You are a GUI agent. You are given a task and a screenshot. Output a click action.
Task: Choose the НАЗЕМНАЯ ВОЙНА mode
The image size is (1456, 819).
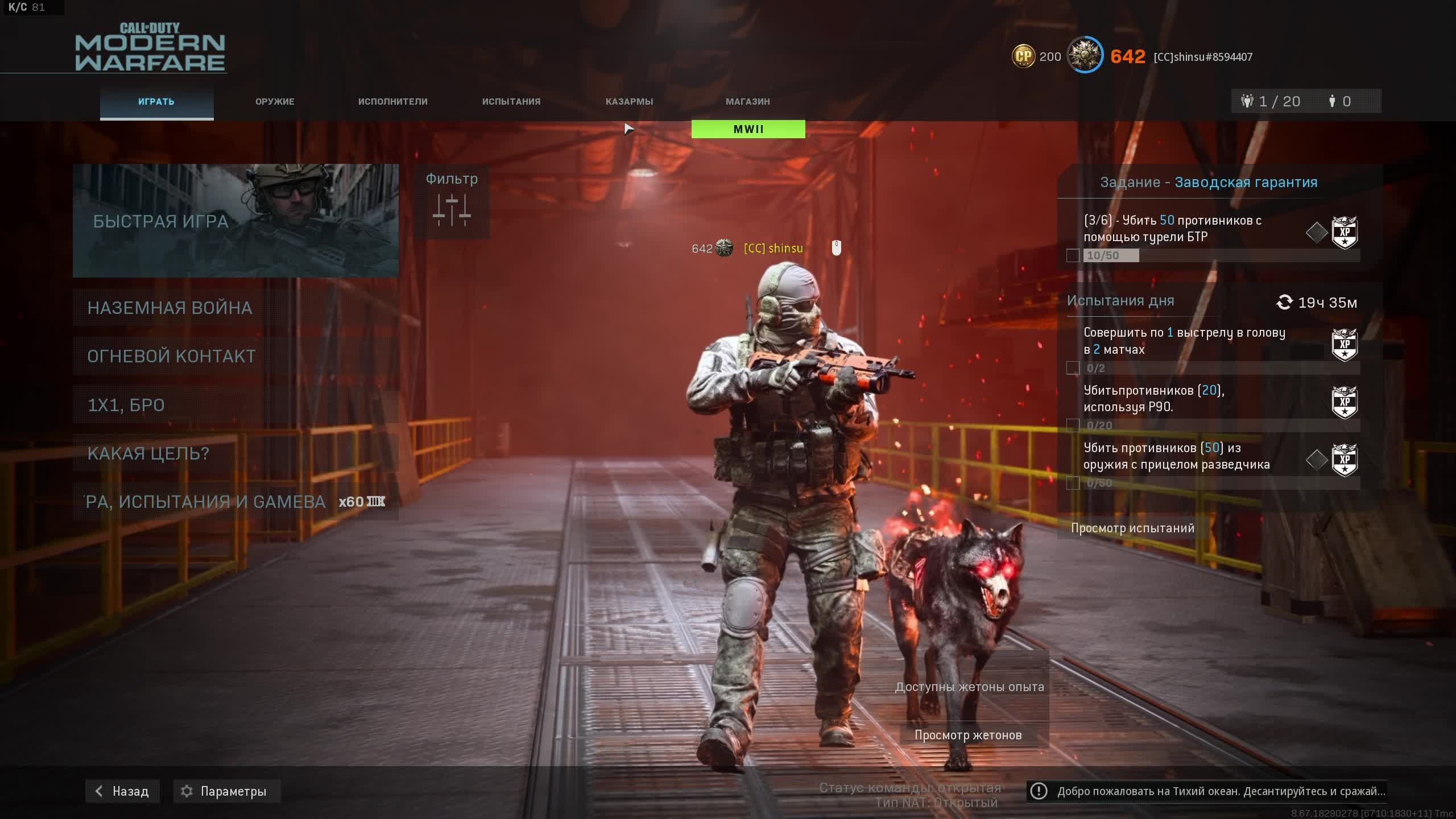(x=235, y=308)
